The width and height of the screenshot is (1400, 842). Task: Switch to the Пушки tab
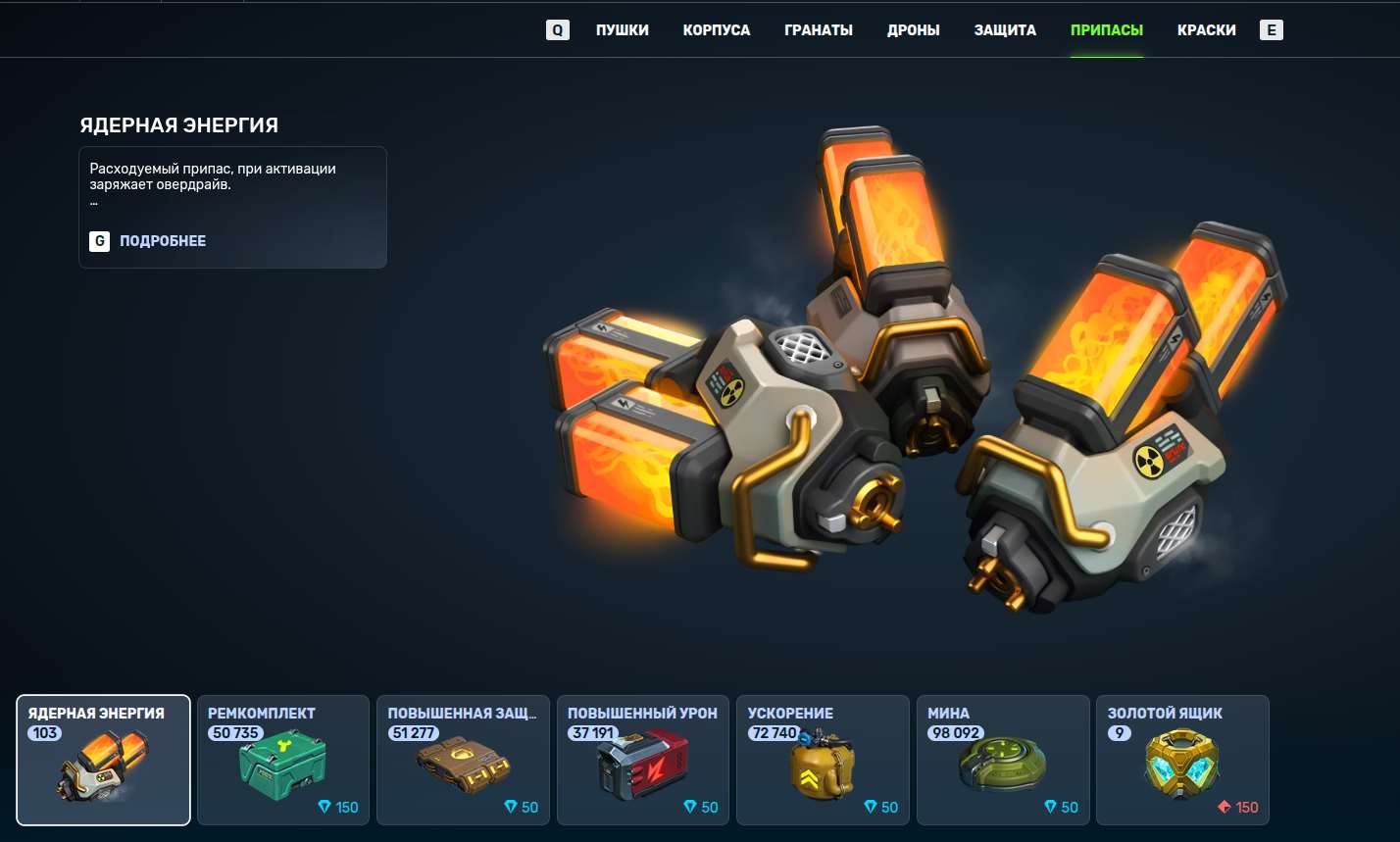coord(622,30)
